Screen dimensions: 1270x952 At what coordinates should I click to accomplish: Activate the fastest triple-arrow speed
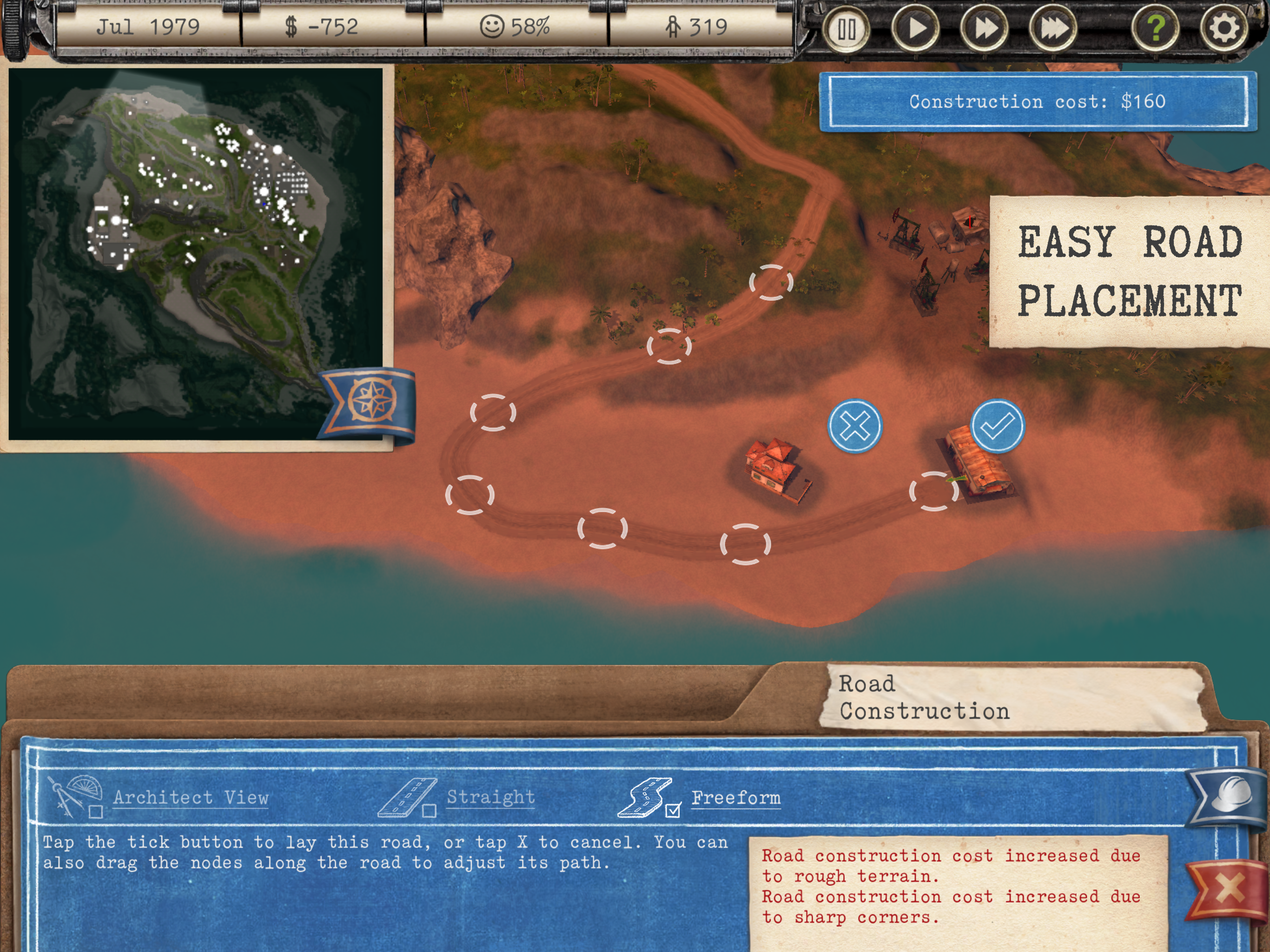tap(1053, 29)
